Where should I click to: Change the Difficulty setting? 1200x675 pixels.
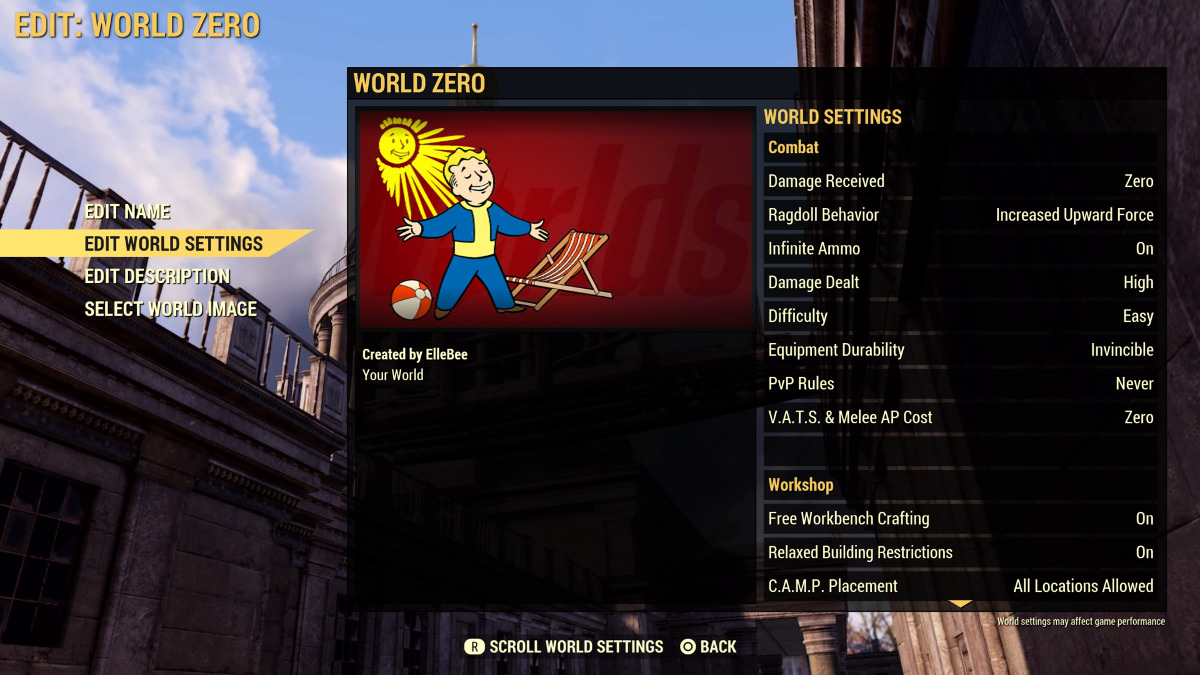(960, 316)
